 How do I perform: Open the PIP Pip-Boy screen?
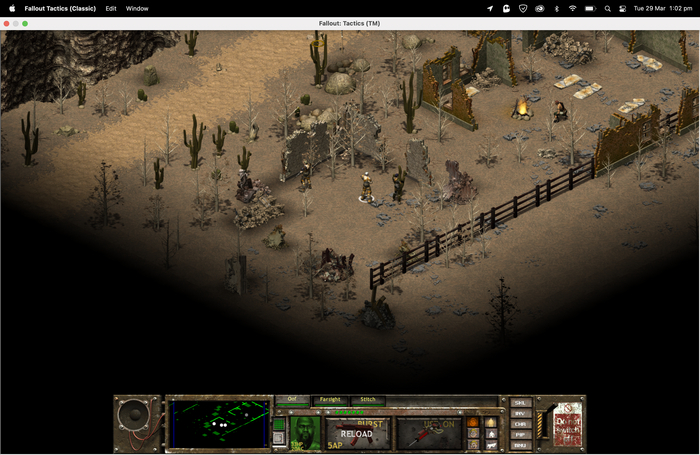coord(520,435)
